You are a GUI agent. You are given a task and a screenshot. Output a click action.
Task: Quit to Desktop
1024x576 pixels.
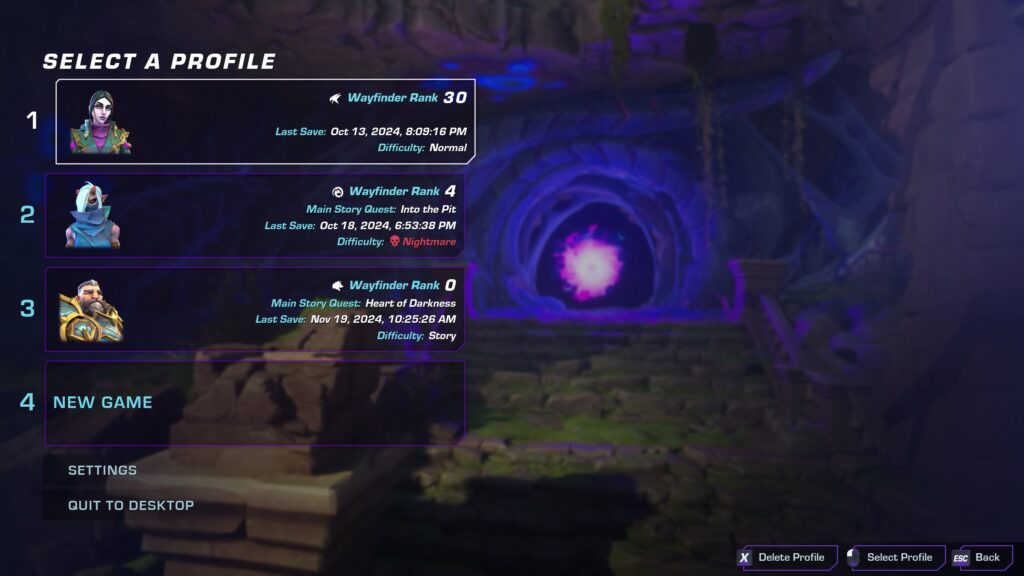pos(131,505)
